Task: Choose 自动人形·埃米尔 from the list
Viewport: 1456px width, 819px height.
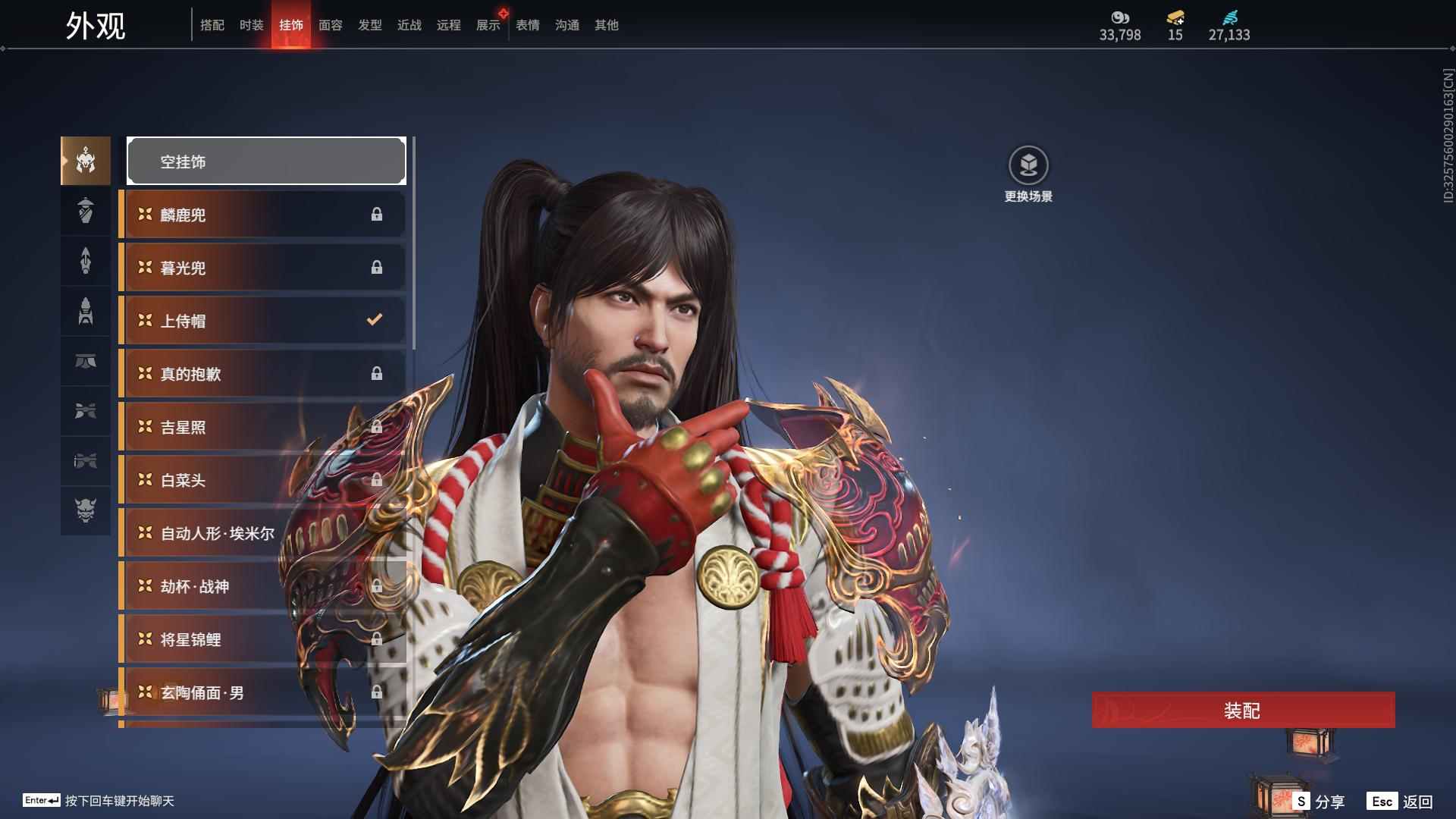Action: click(x=262, y=533)
